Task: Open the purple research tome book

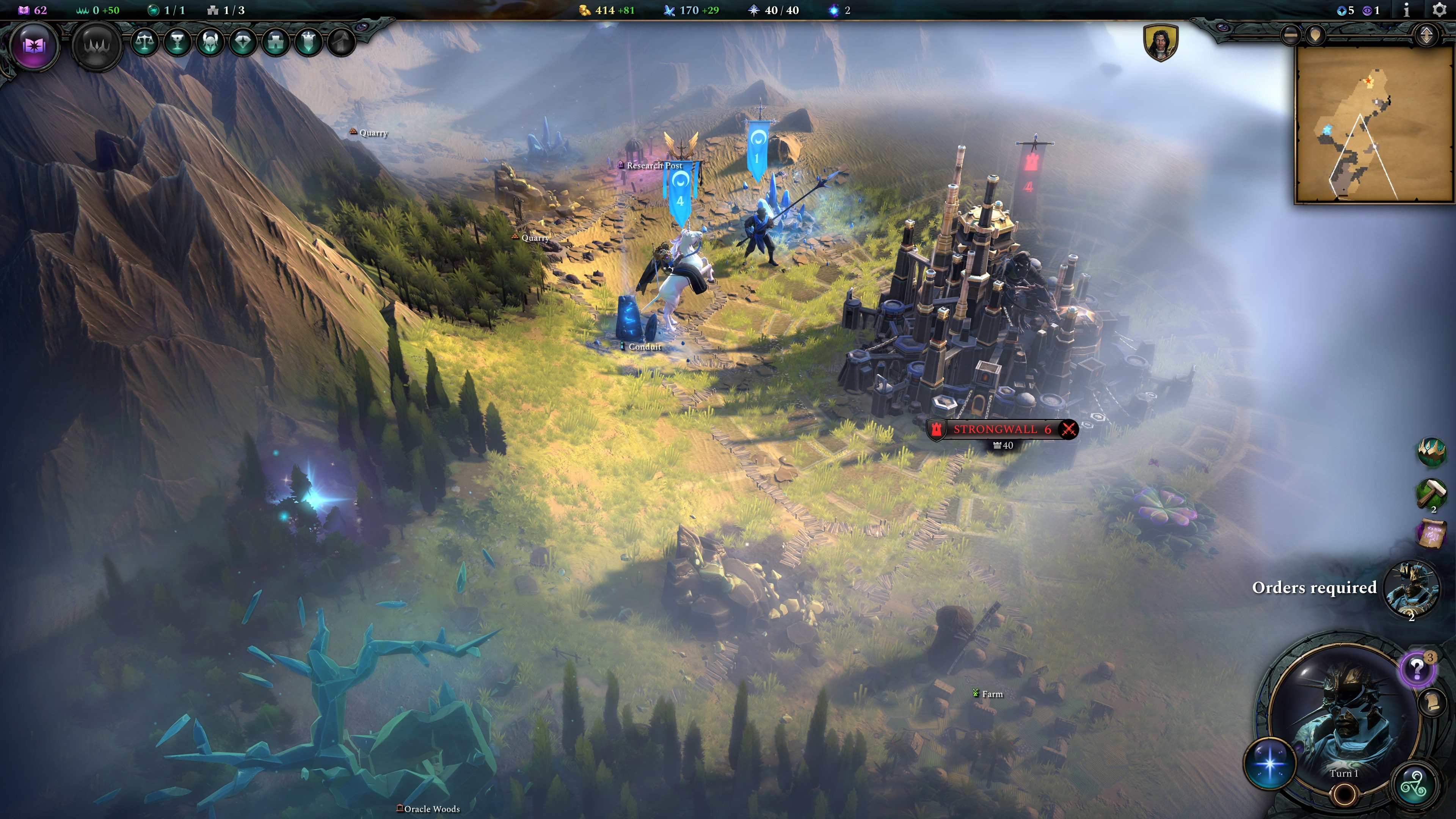Action: (33, 45)
